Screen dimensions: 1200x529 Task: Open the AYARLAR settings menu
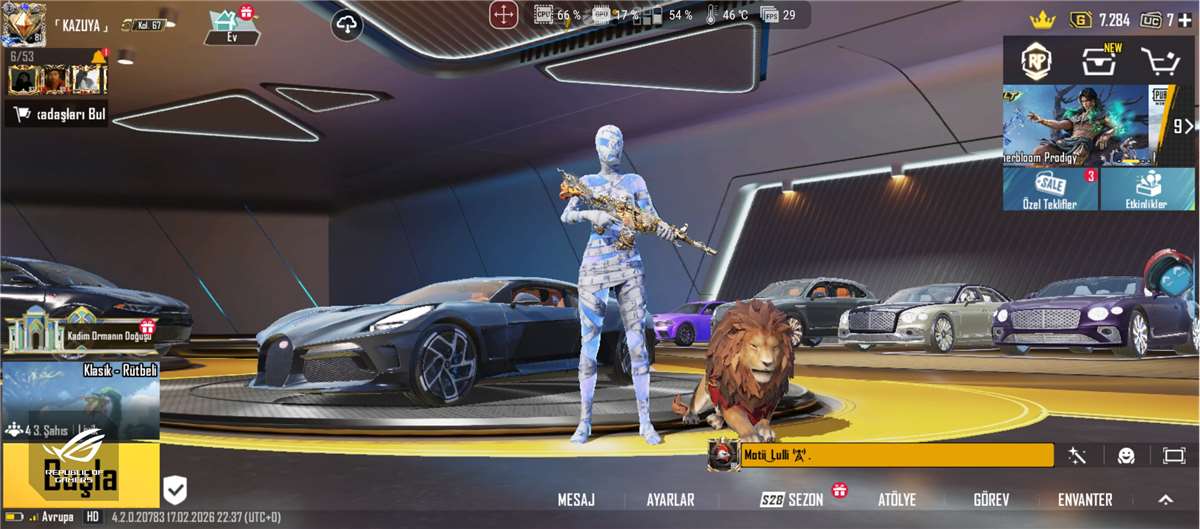(x=670, y=499)
